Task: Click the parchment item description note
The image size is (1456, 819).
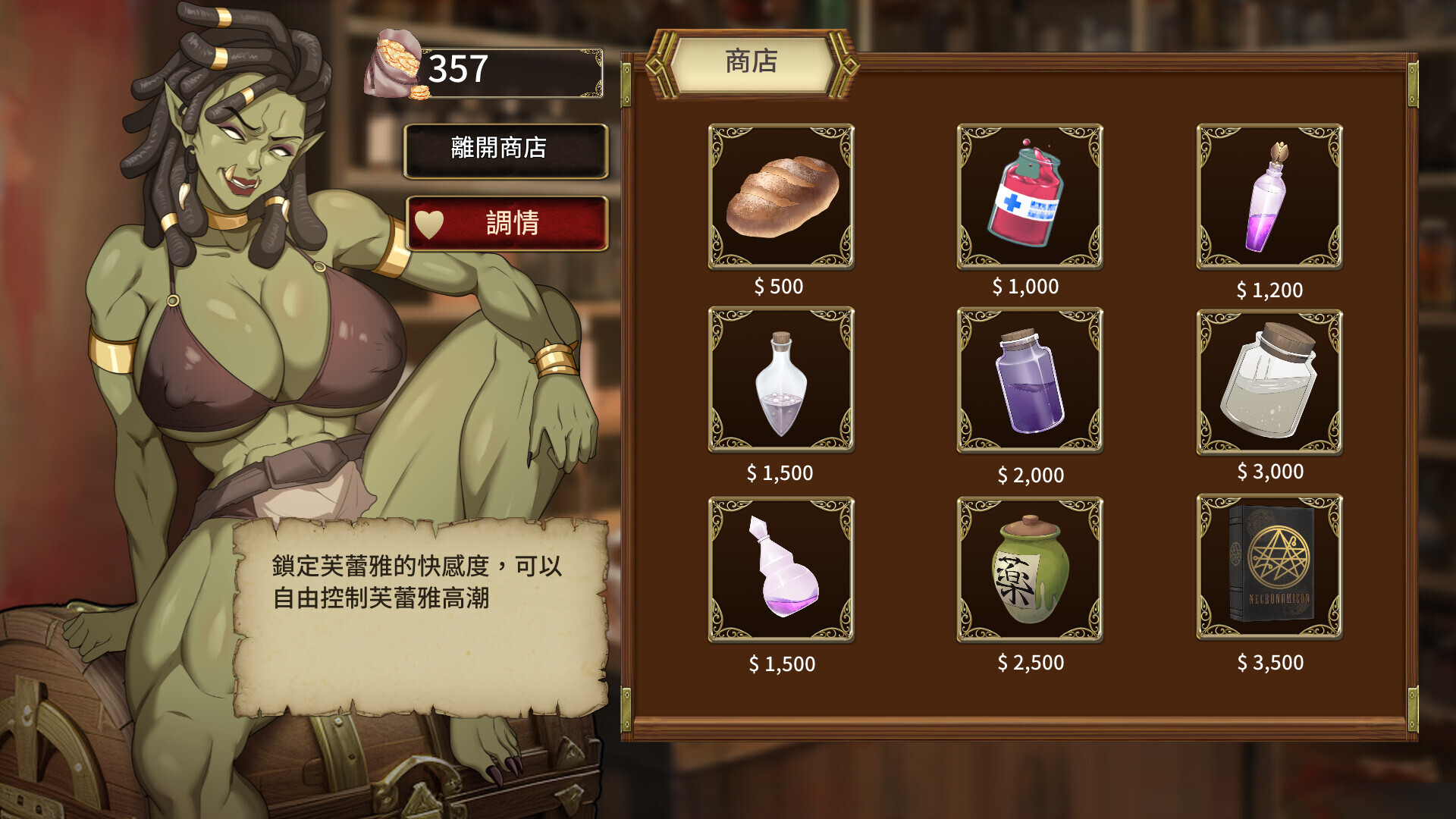Action: pyautogui.click(x=417, y=614)
